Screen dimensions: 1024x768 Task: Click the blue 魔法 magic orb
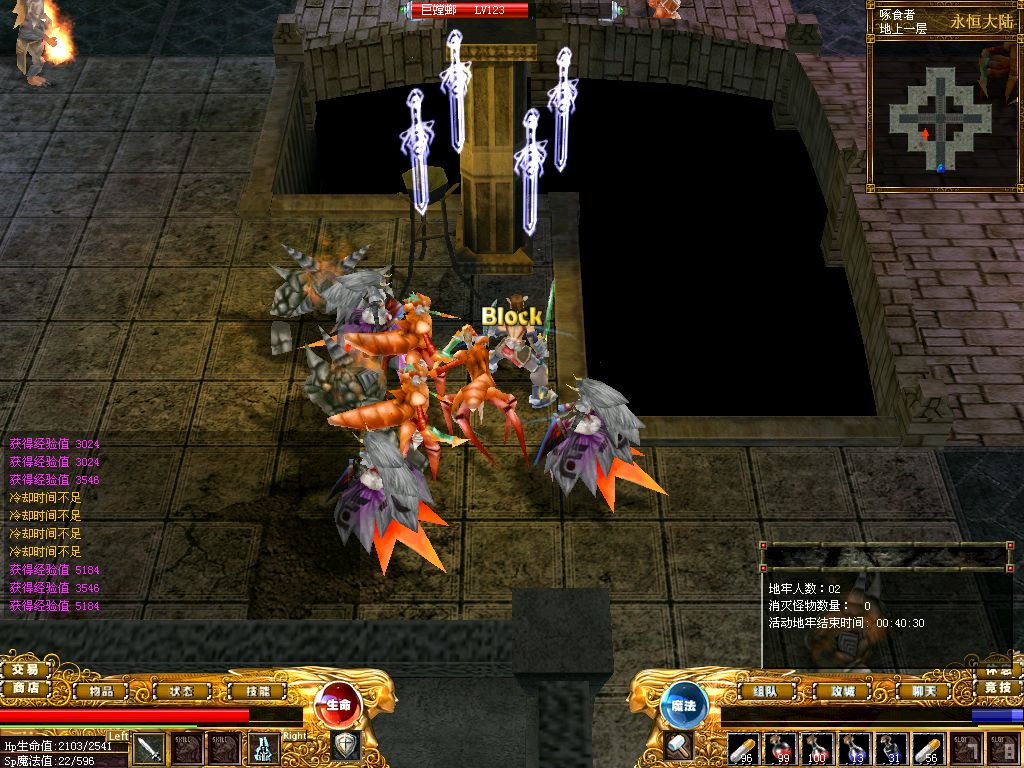(684, 705)
